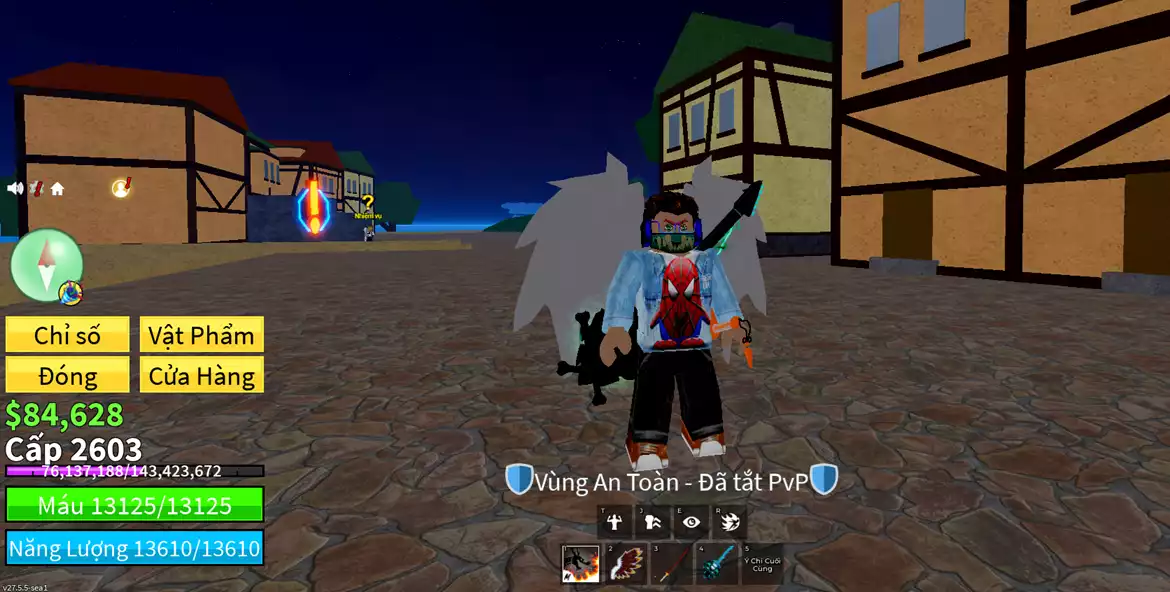The width and height of the screenshot is (1170, 592).
Task: Activate the flexing muscle ability
Action: coord(615,521)
